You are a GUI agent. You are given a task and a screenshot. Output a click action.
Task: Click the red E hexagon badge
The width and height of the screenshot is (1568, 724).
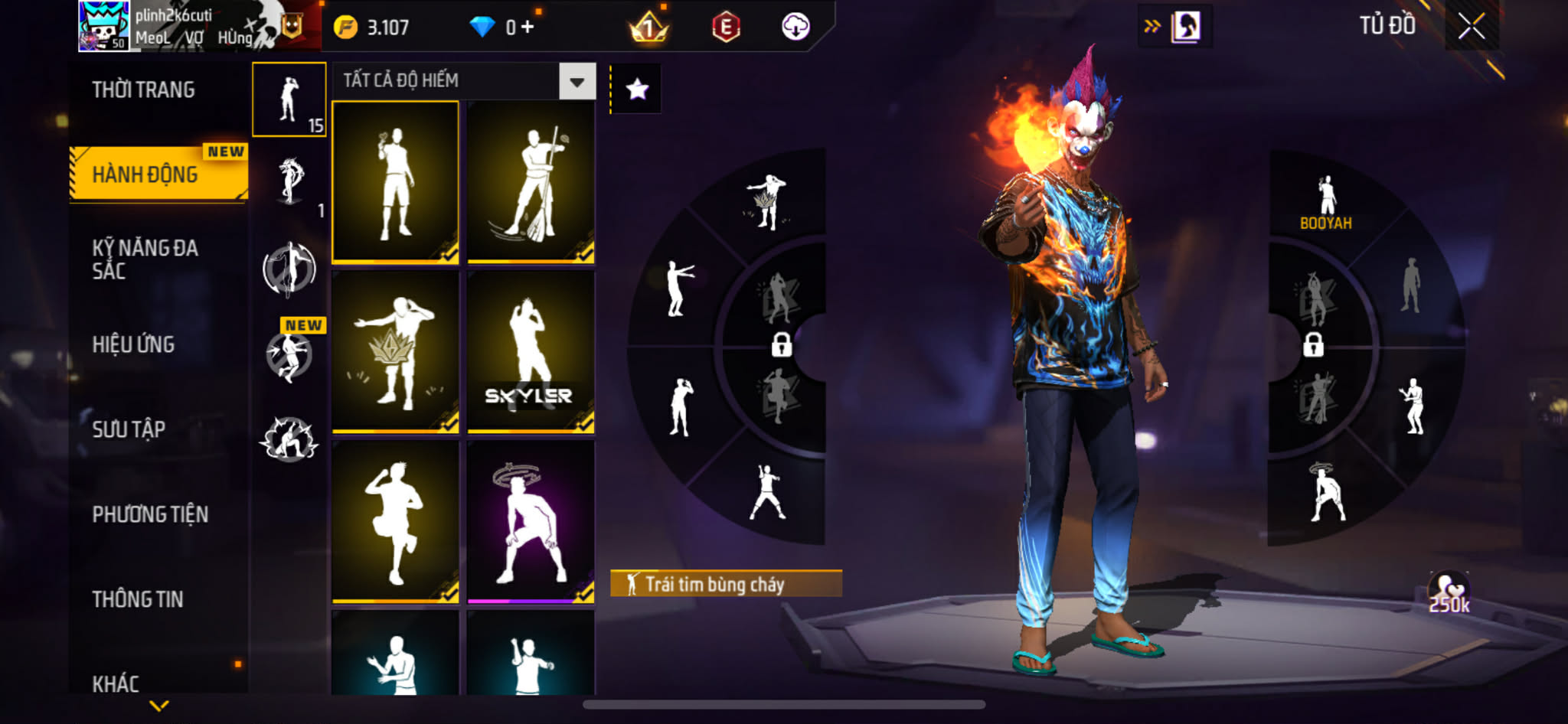point(725,28)
